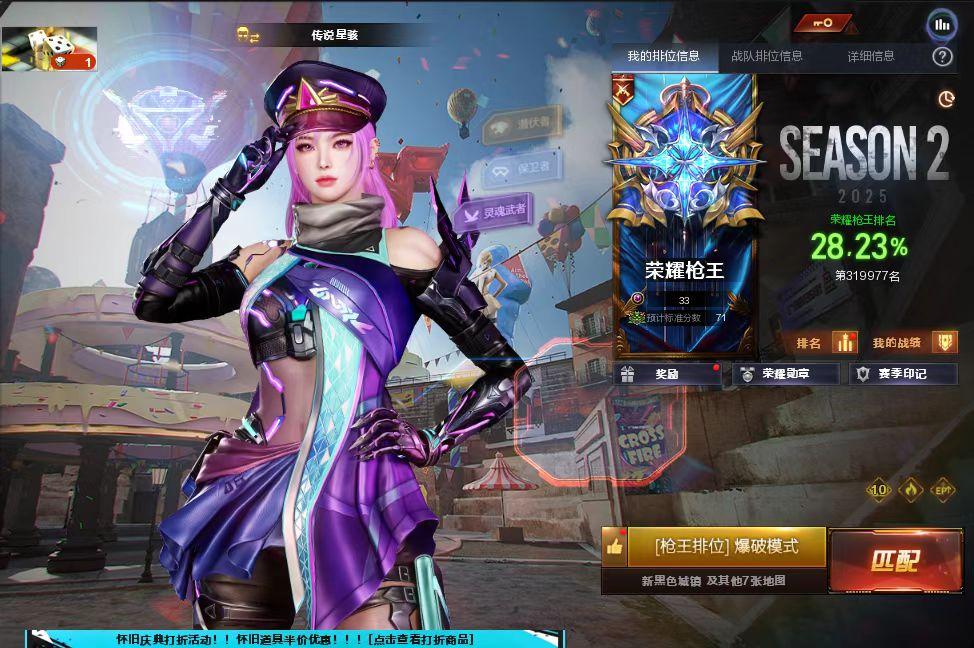Switch to the 战队排位信息 tab
This screenshot has height=648, width=974.
(766, 56)
